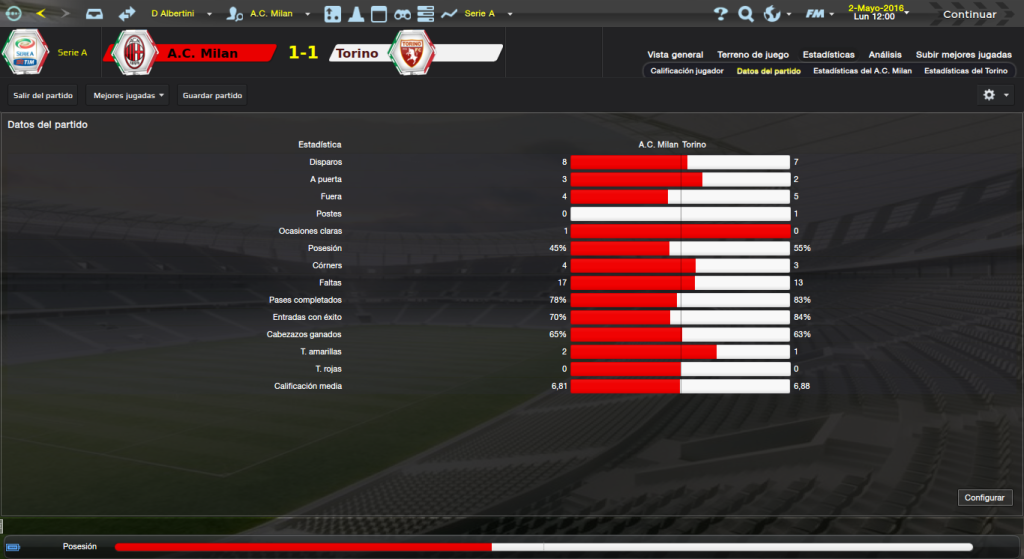The height and width of the screenshot is (559, 1024).
Task: Open the gear settings dropdown
Action: coord(995,95)
